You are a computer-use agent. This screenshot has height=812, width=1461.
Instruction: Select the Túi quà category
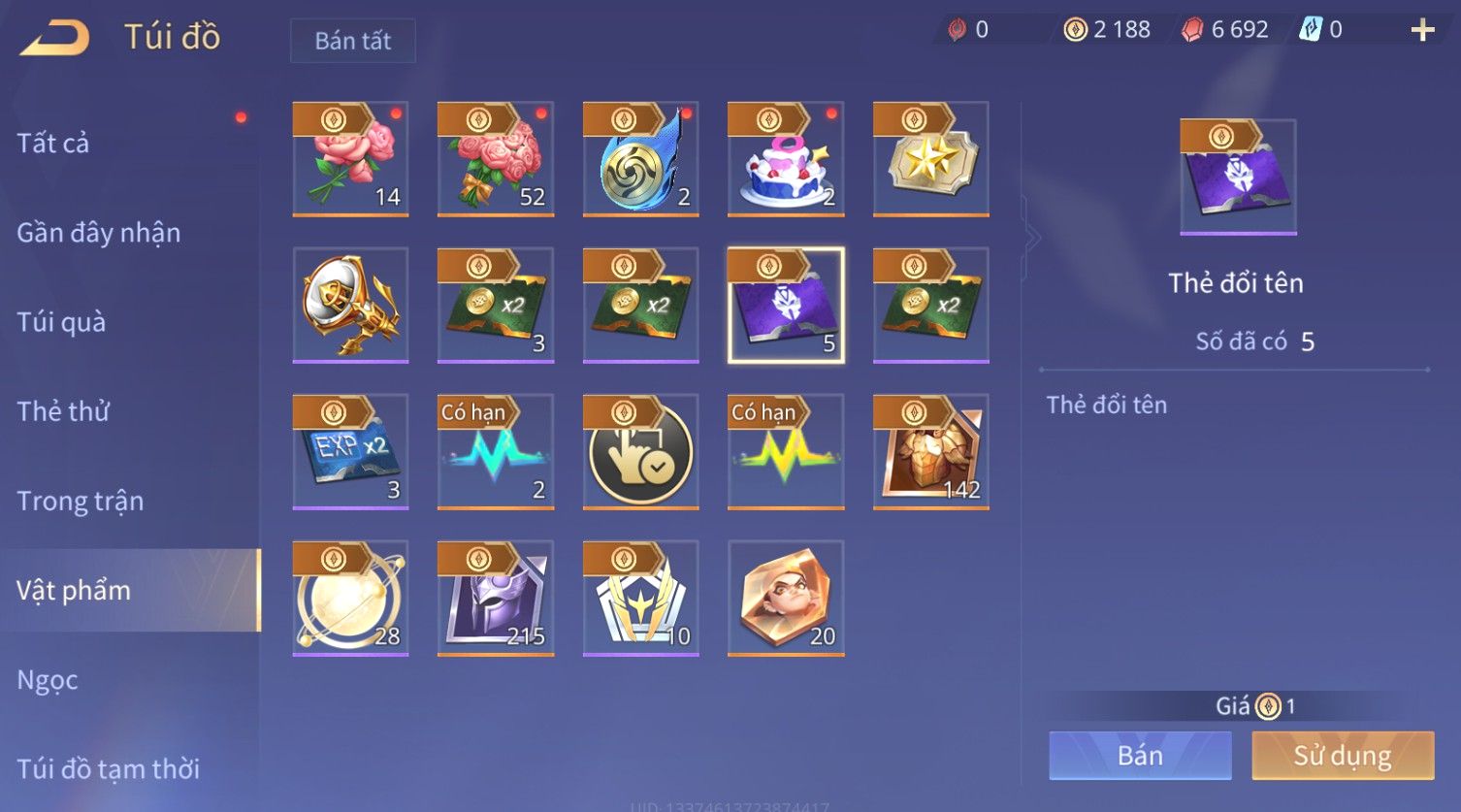pyautogui.click(x=61, y=322)
